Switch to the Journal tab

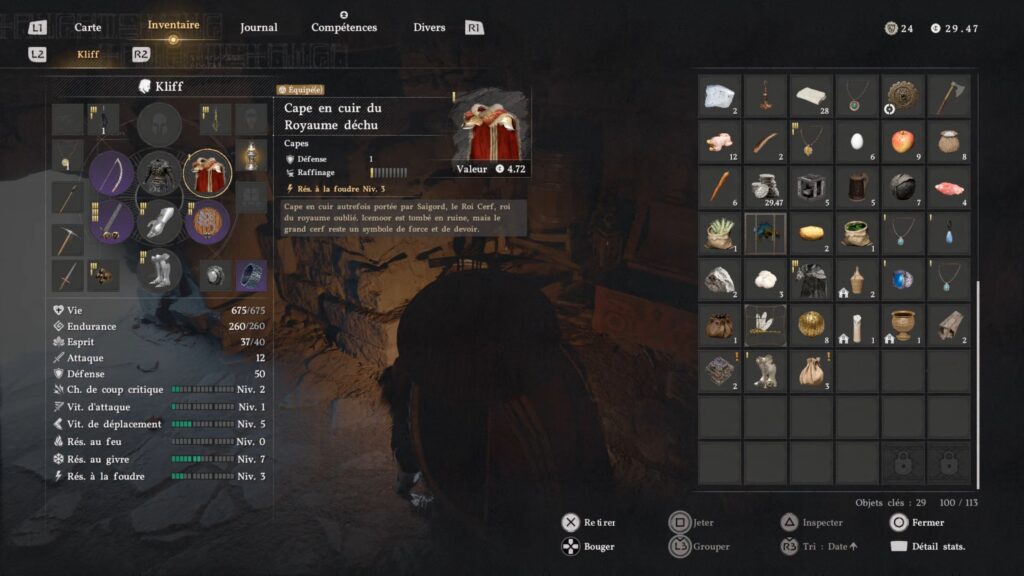pos(259,27)
